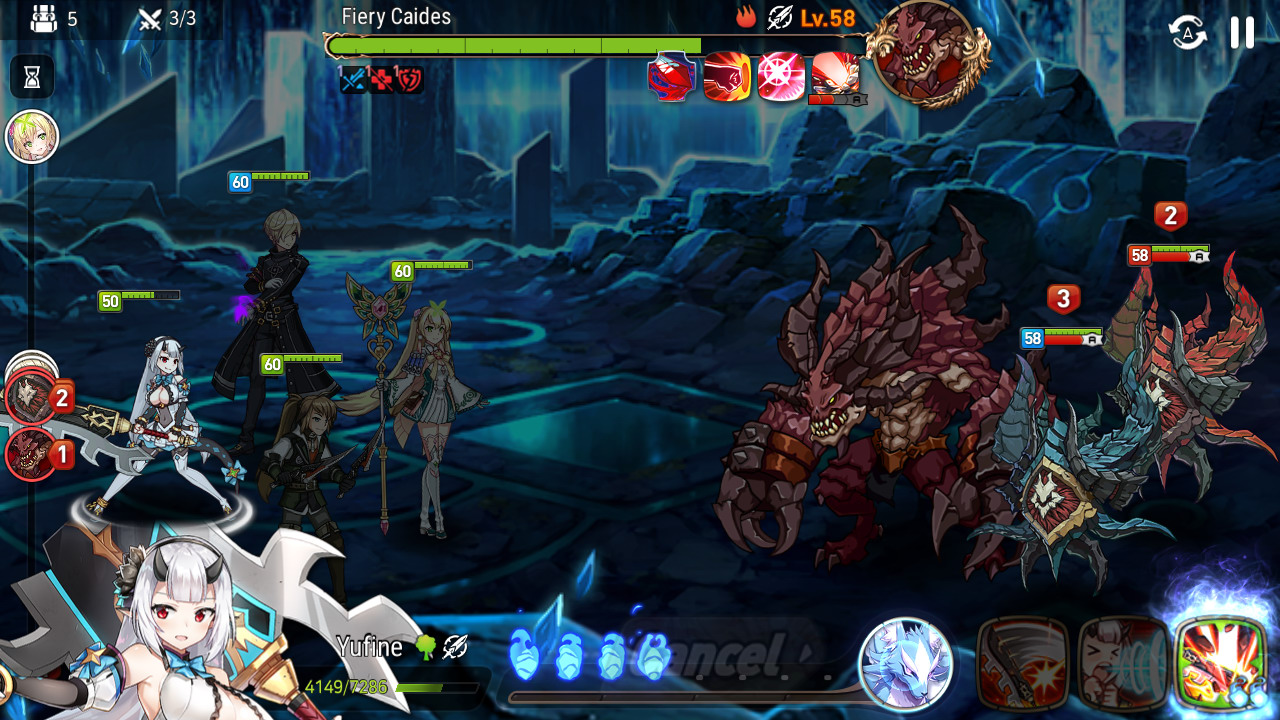Check the attack-down debuff icon on the boss

[353, 80]
